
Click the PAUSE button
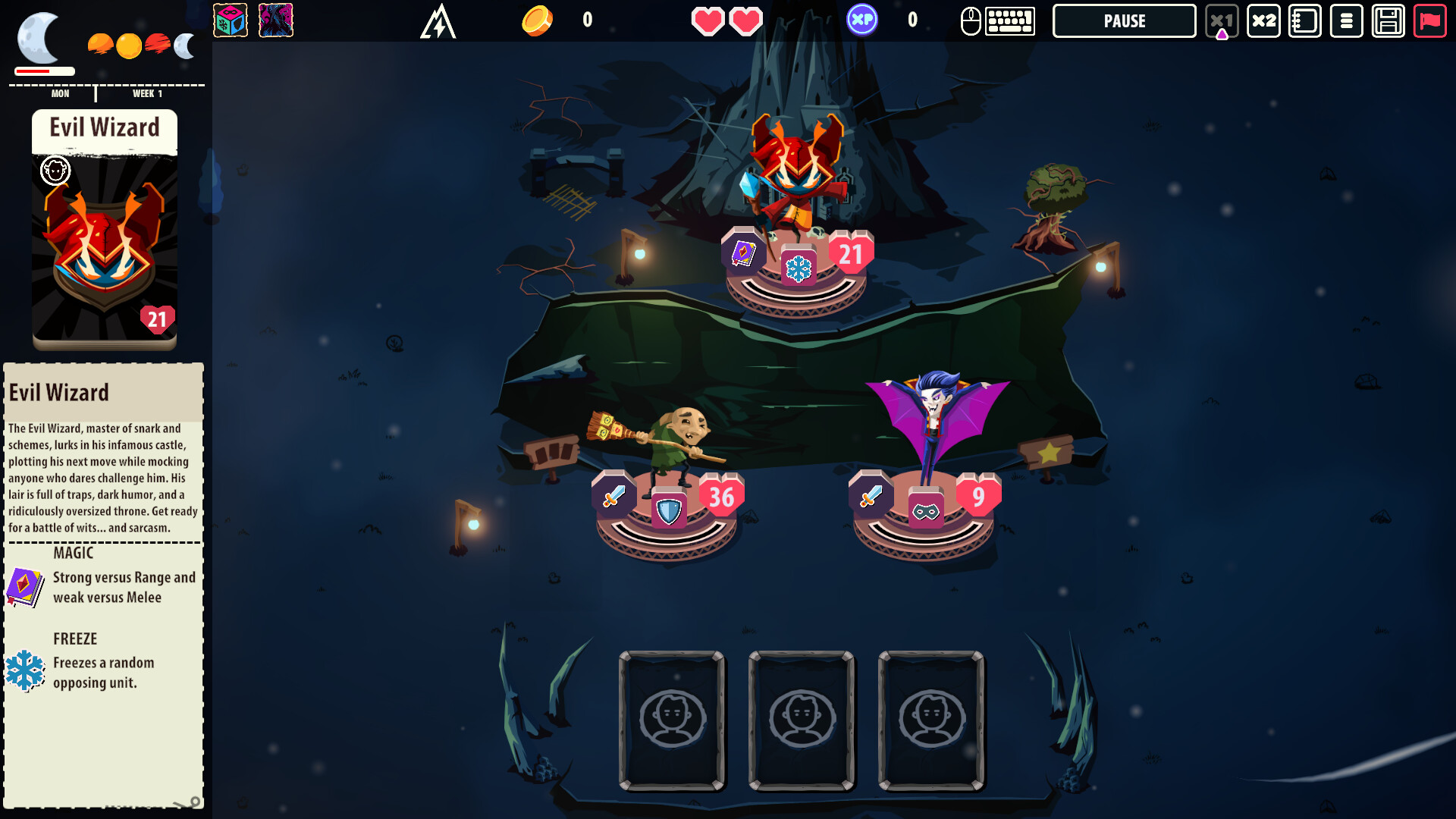1124,21
